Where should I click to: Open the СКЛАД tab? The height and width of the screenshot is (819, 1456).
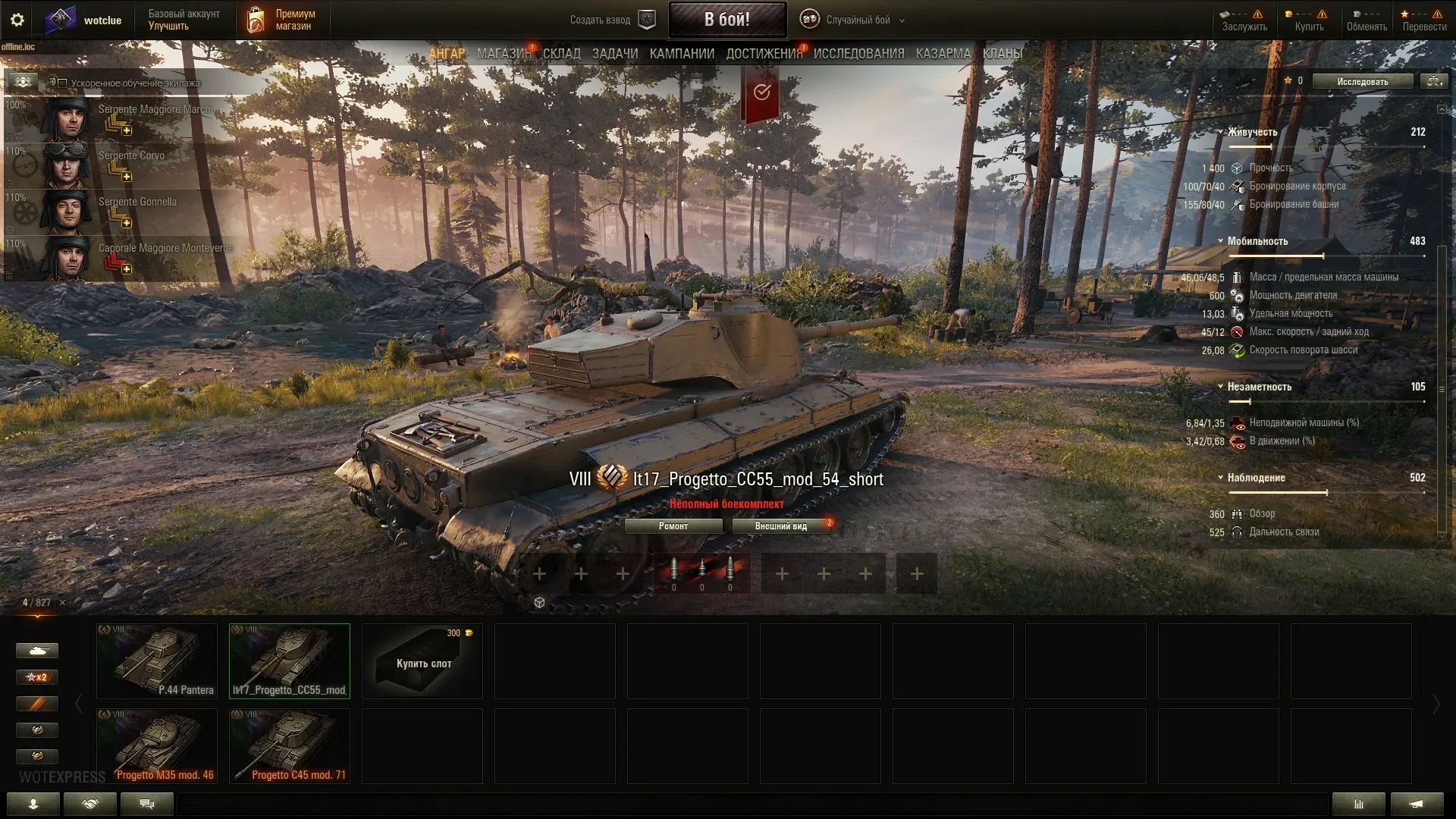point(561,54)
